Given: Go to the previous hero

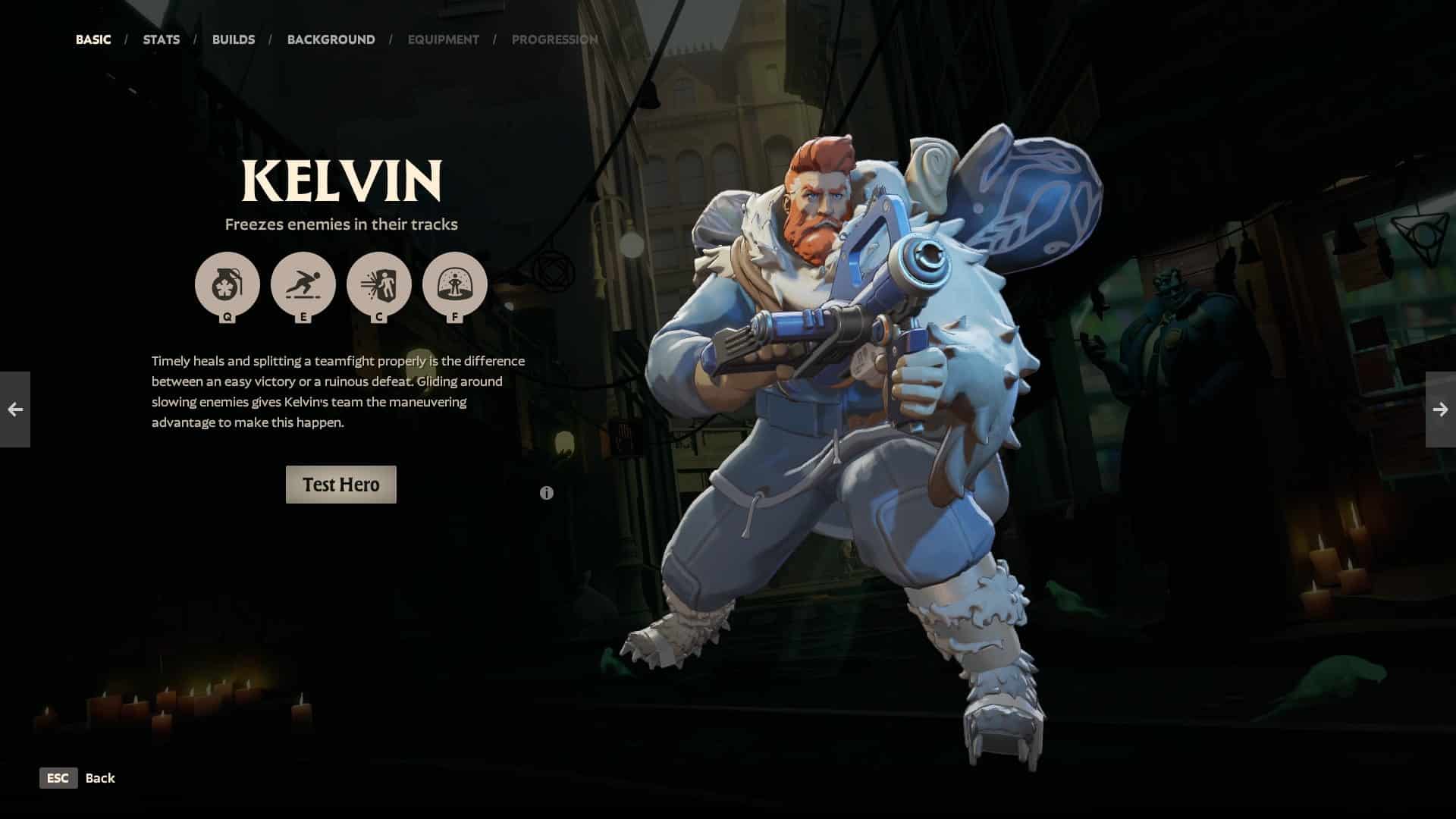Looking at the screenshot, I should point(15,409).
